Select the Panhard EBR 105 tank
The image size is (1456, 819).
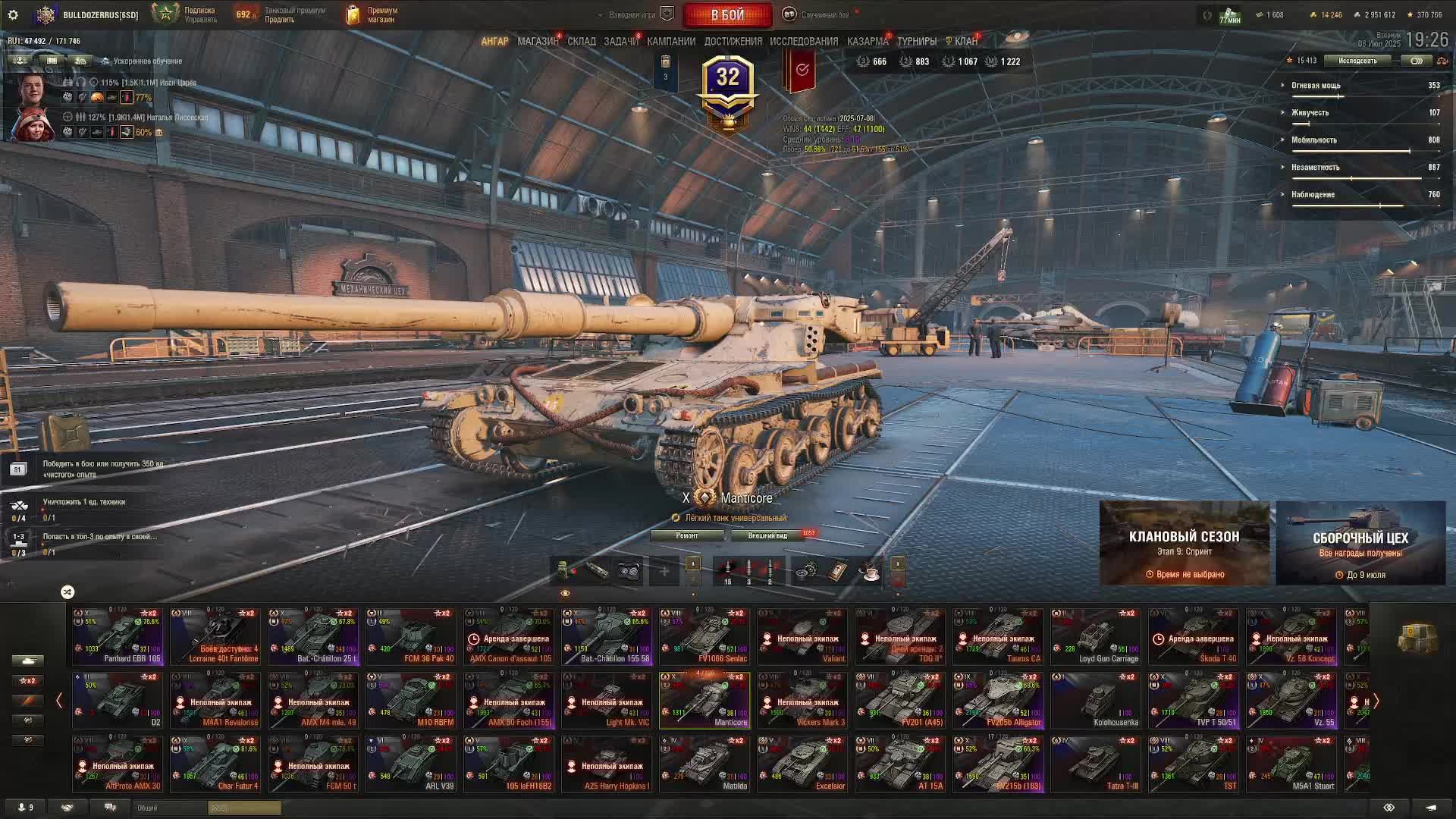point(118,635)
